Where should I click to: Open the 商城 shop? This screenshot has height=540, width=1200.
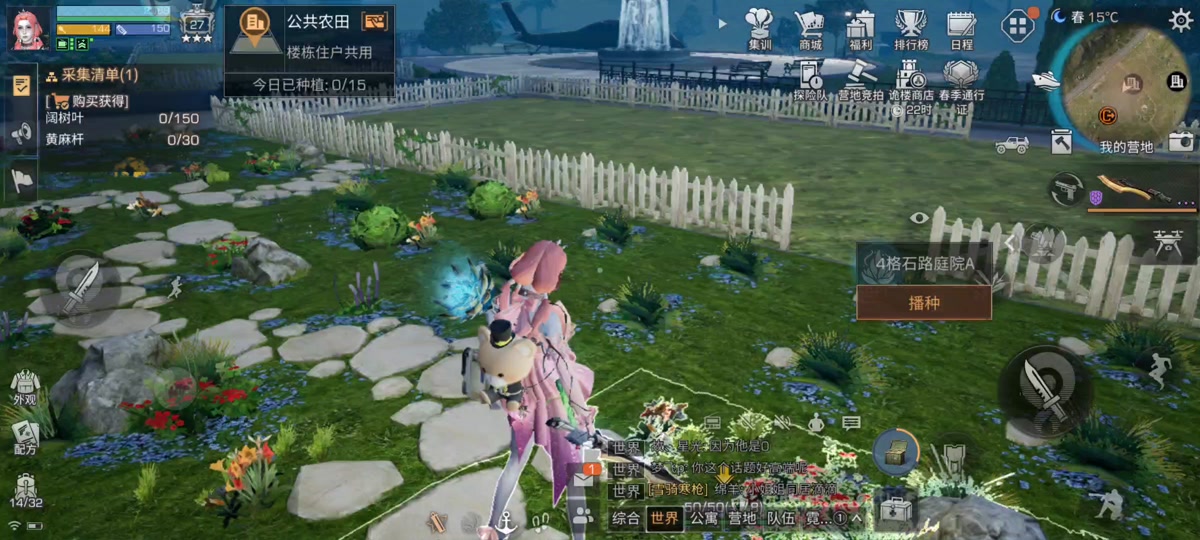810,28
